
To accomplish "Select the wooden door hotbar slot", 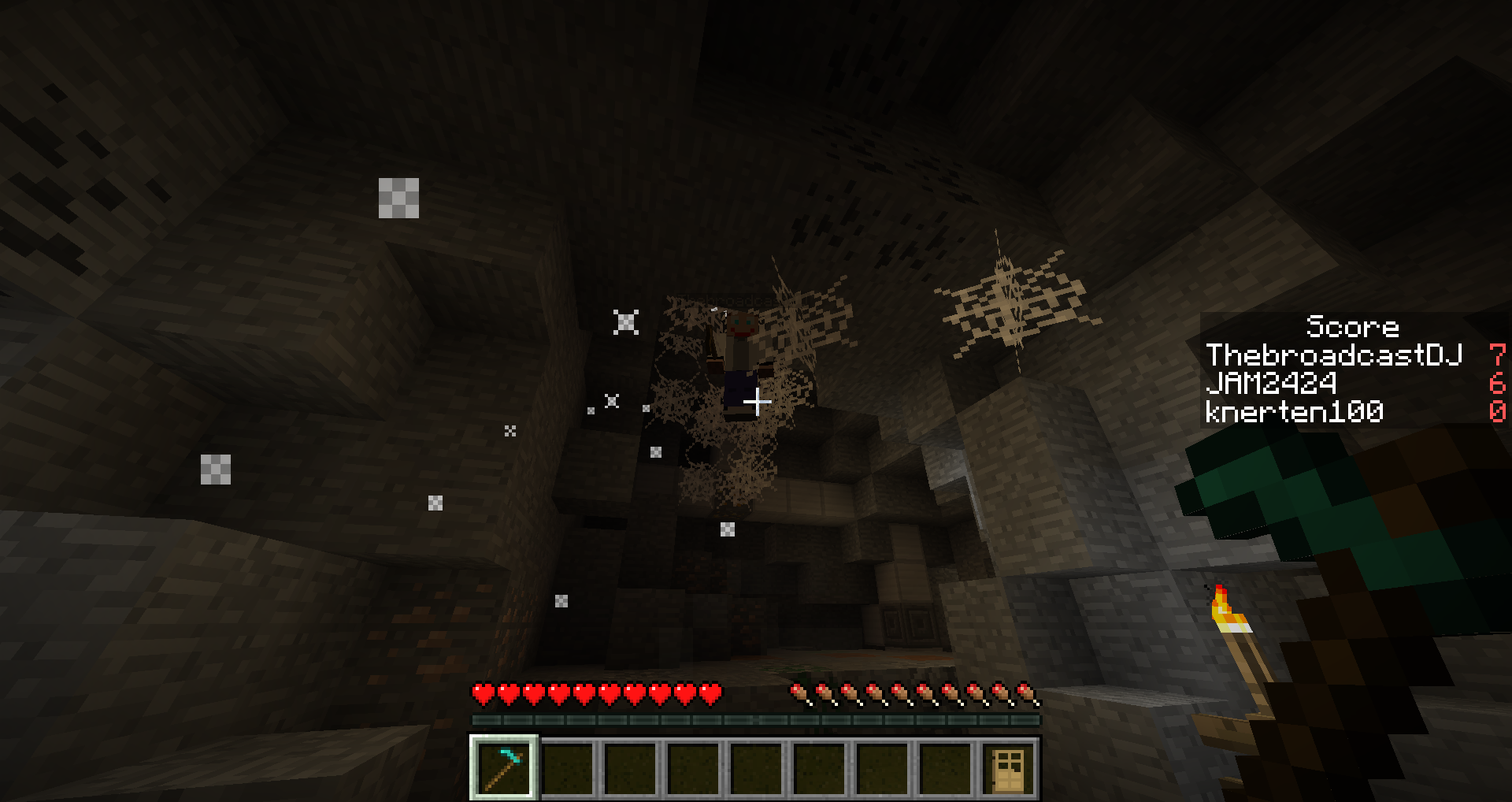I will point(1008,768).
